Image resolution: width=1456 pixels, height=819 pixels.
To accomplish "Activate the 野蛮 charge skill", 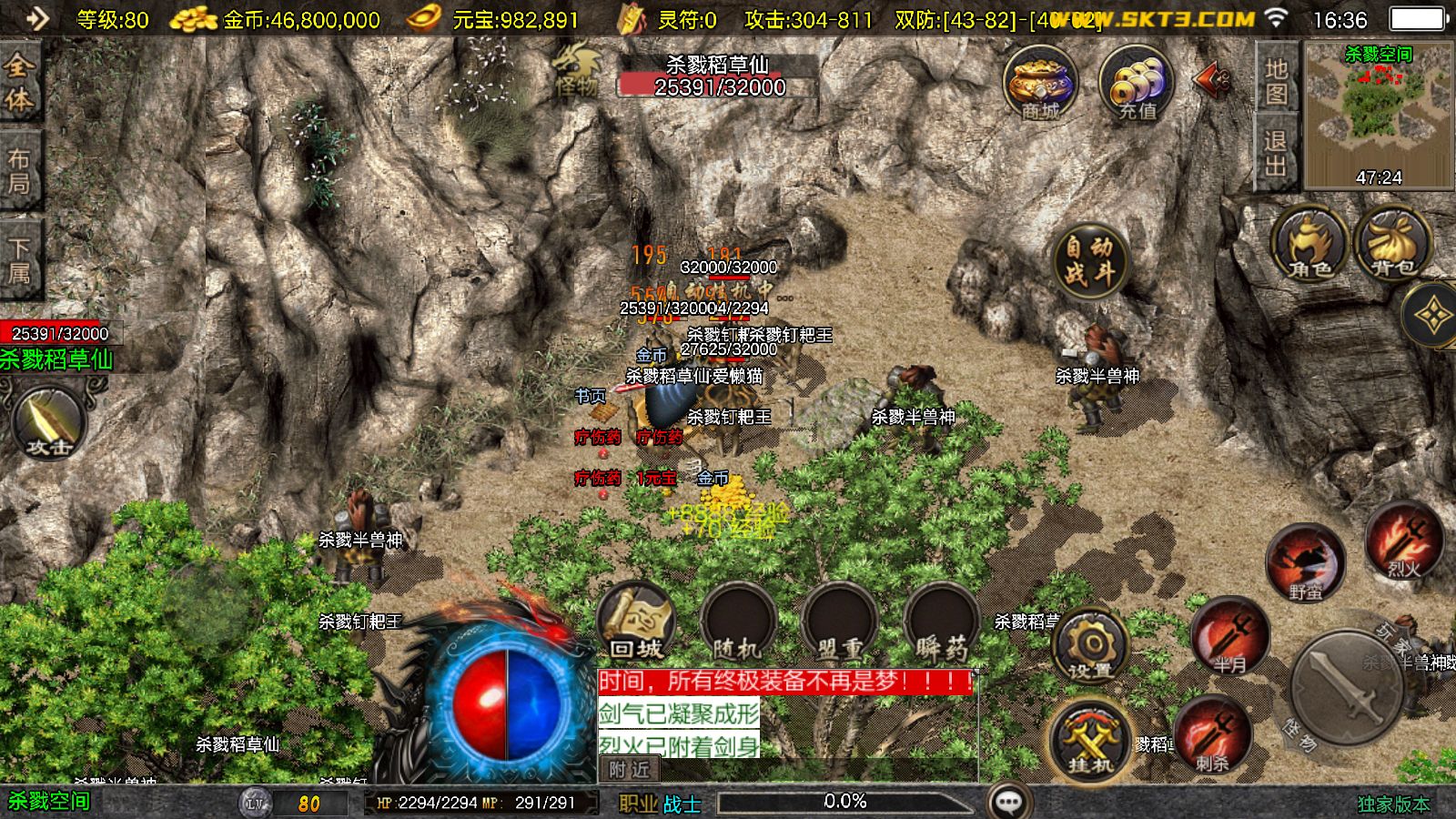I will tap(1306, 564).
